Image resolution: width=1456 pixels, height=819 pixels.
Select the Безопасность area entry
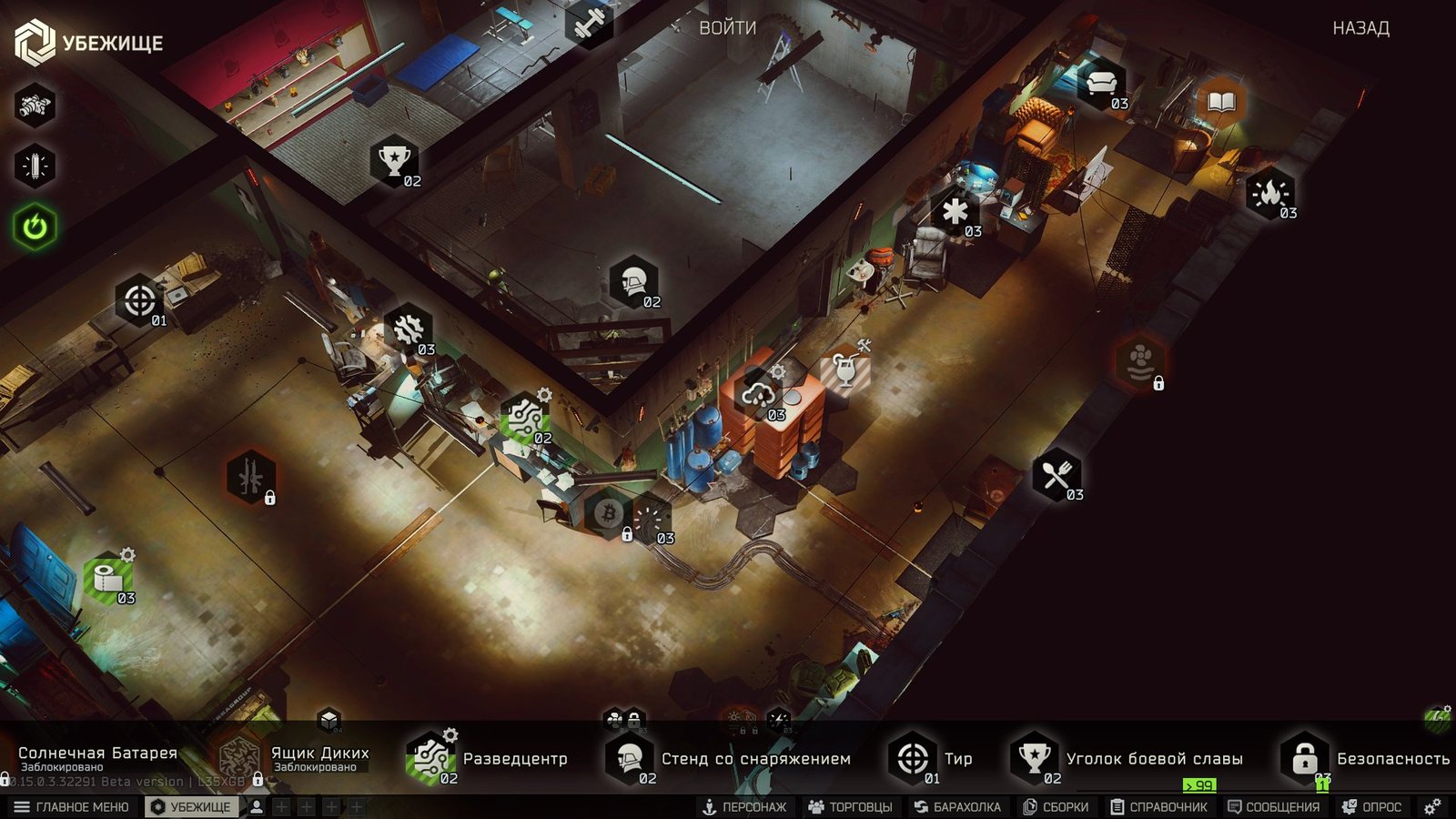coord(1367,758)
